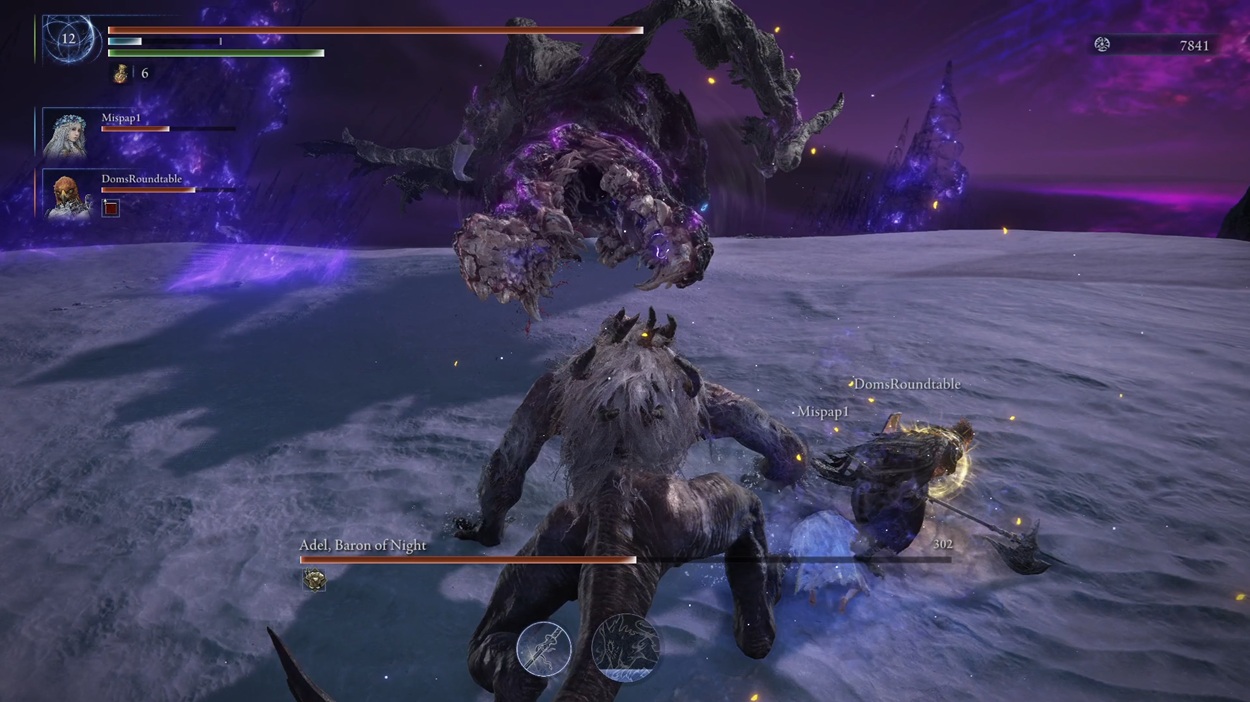Click the level 12 character emblem

click(68, 39)
